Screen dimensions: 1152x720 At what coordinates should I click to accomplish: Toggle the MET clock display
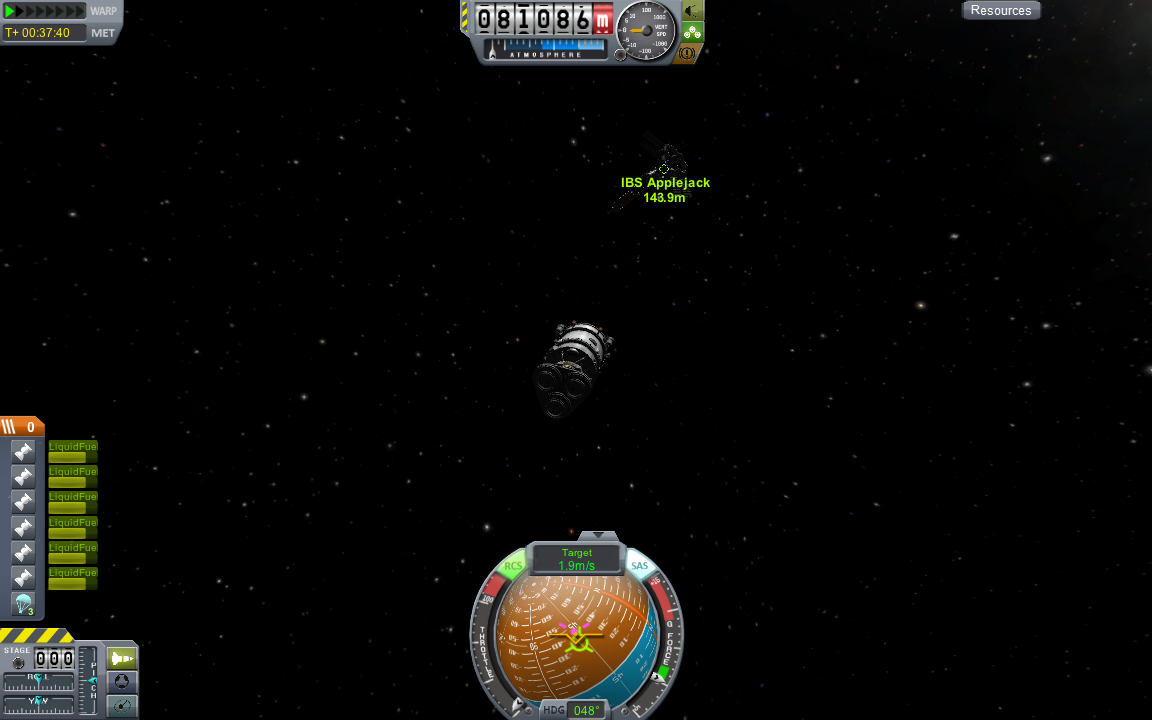[x=103, y=33]
